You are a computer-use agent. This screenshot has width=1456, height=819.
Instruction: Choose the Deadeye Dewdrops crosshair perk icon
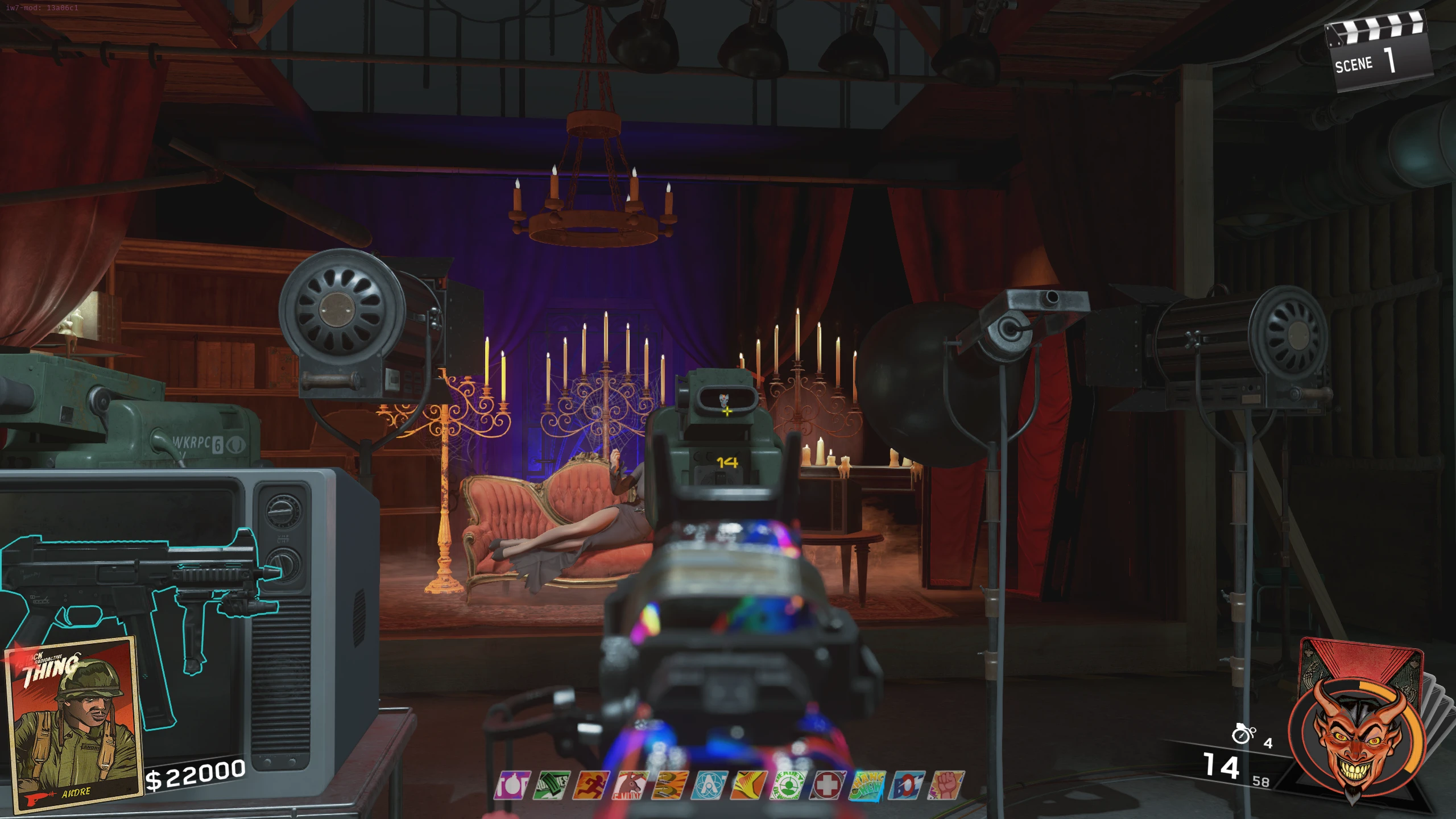[x=788, y=785]
